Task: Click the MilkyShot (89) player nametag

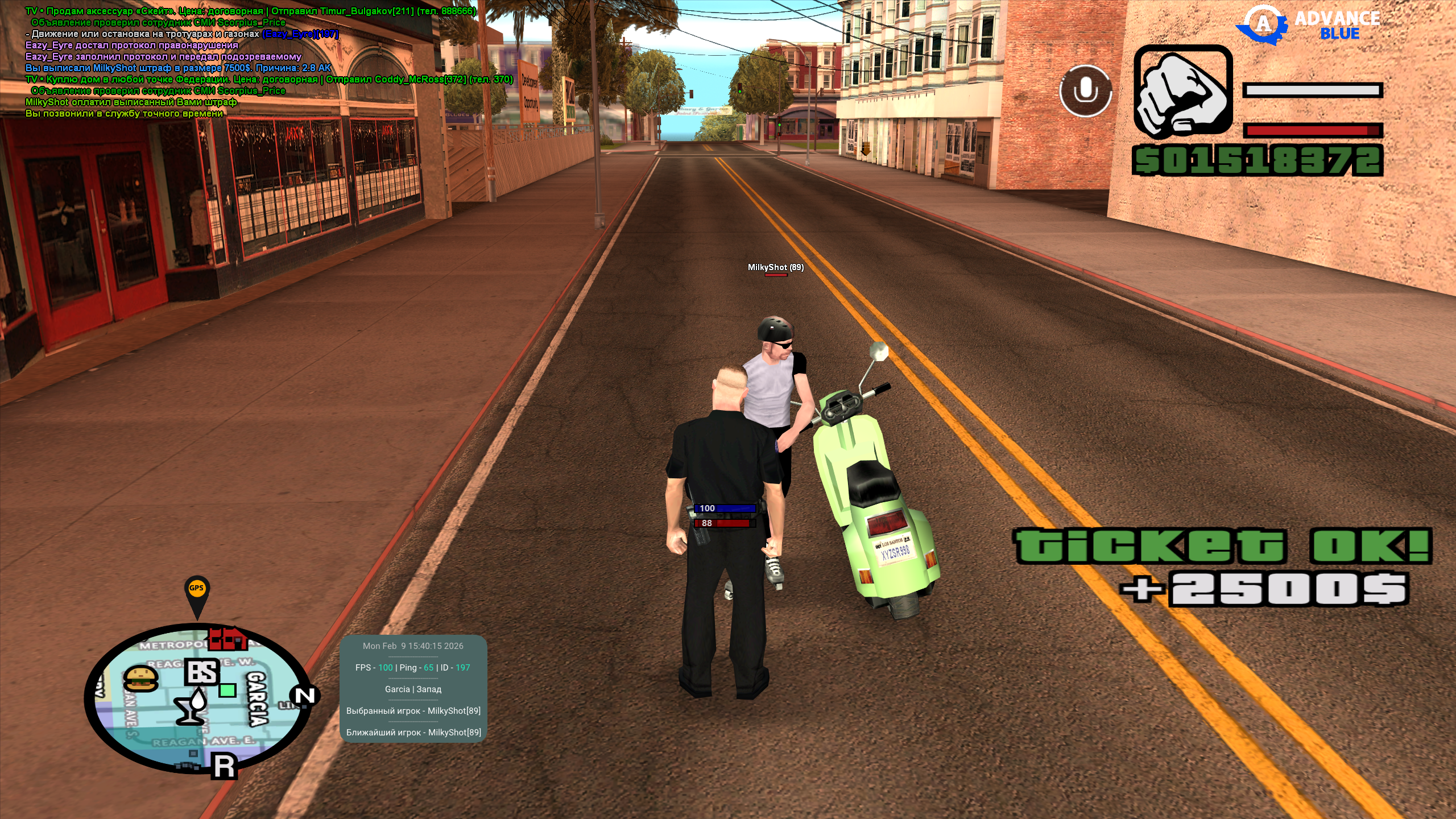Action: coord(775,267)
